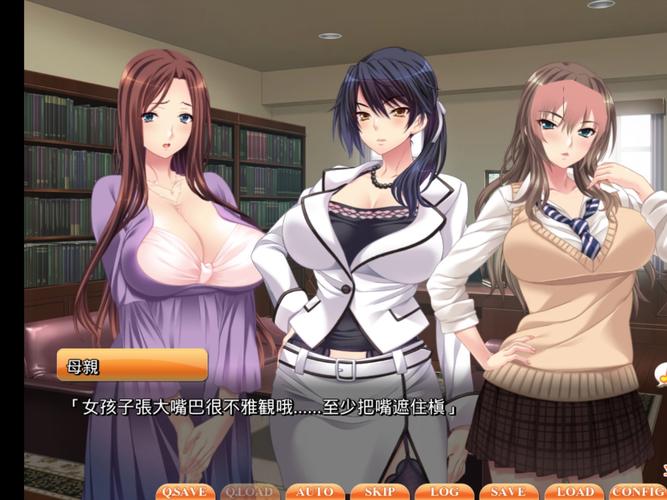Click the speech bubble heart icon

[659, 377]
